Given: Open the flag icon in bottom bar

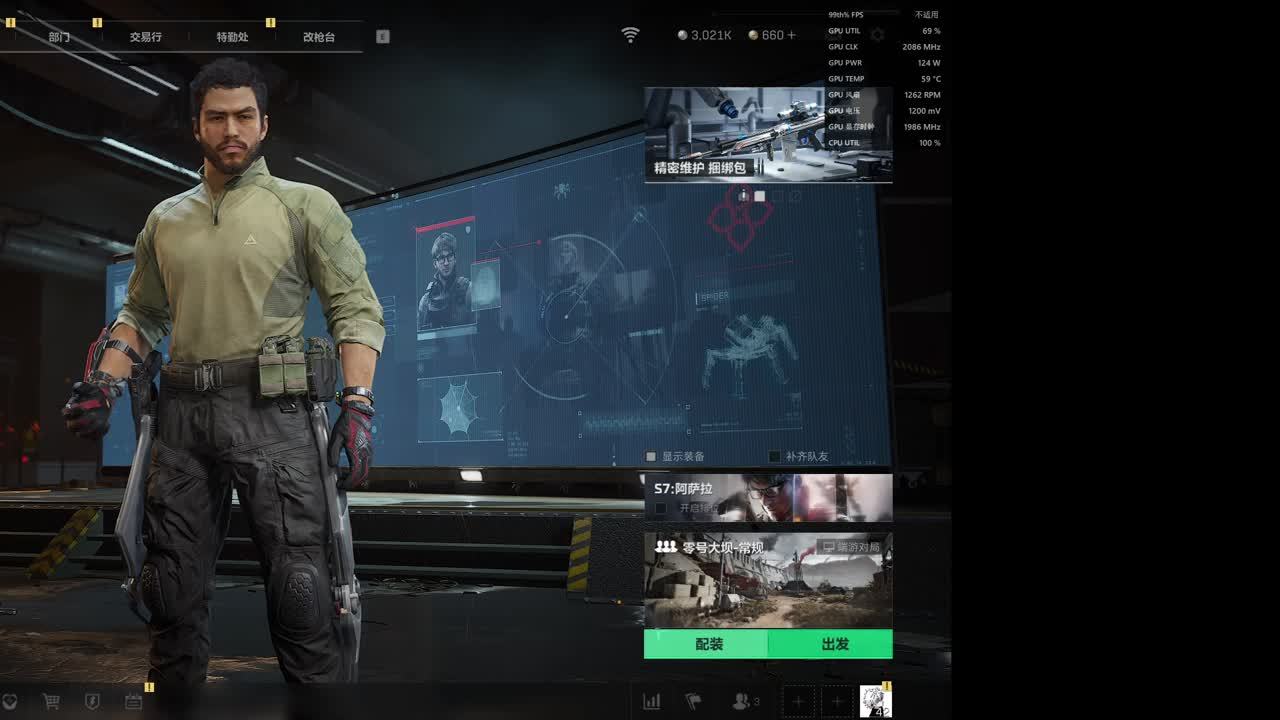Looking at the screenshot, I should coord(693,702).
